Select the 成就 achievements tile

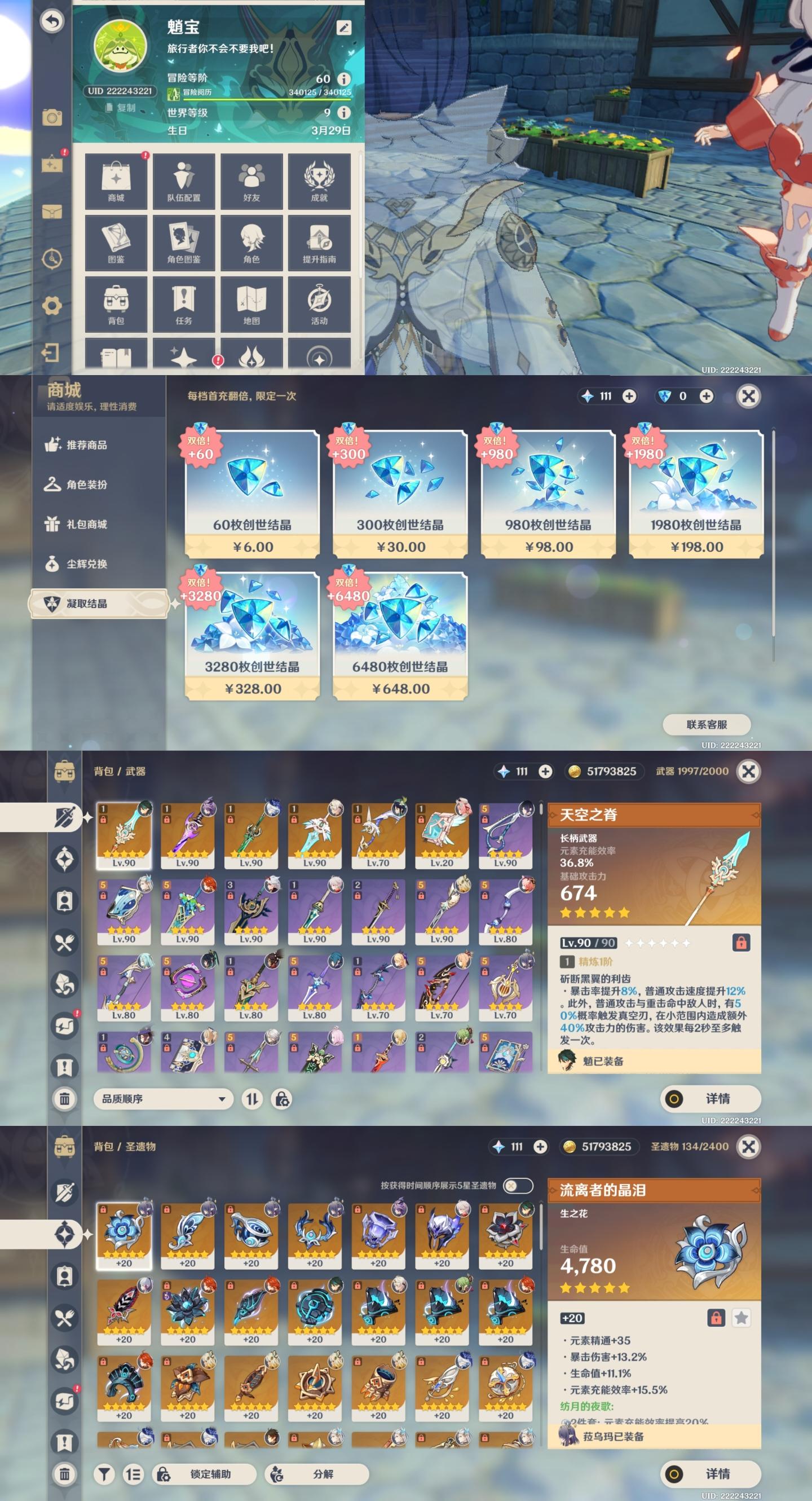pyautogui.click(x=319, y=181)
